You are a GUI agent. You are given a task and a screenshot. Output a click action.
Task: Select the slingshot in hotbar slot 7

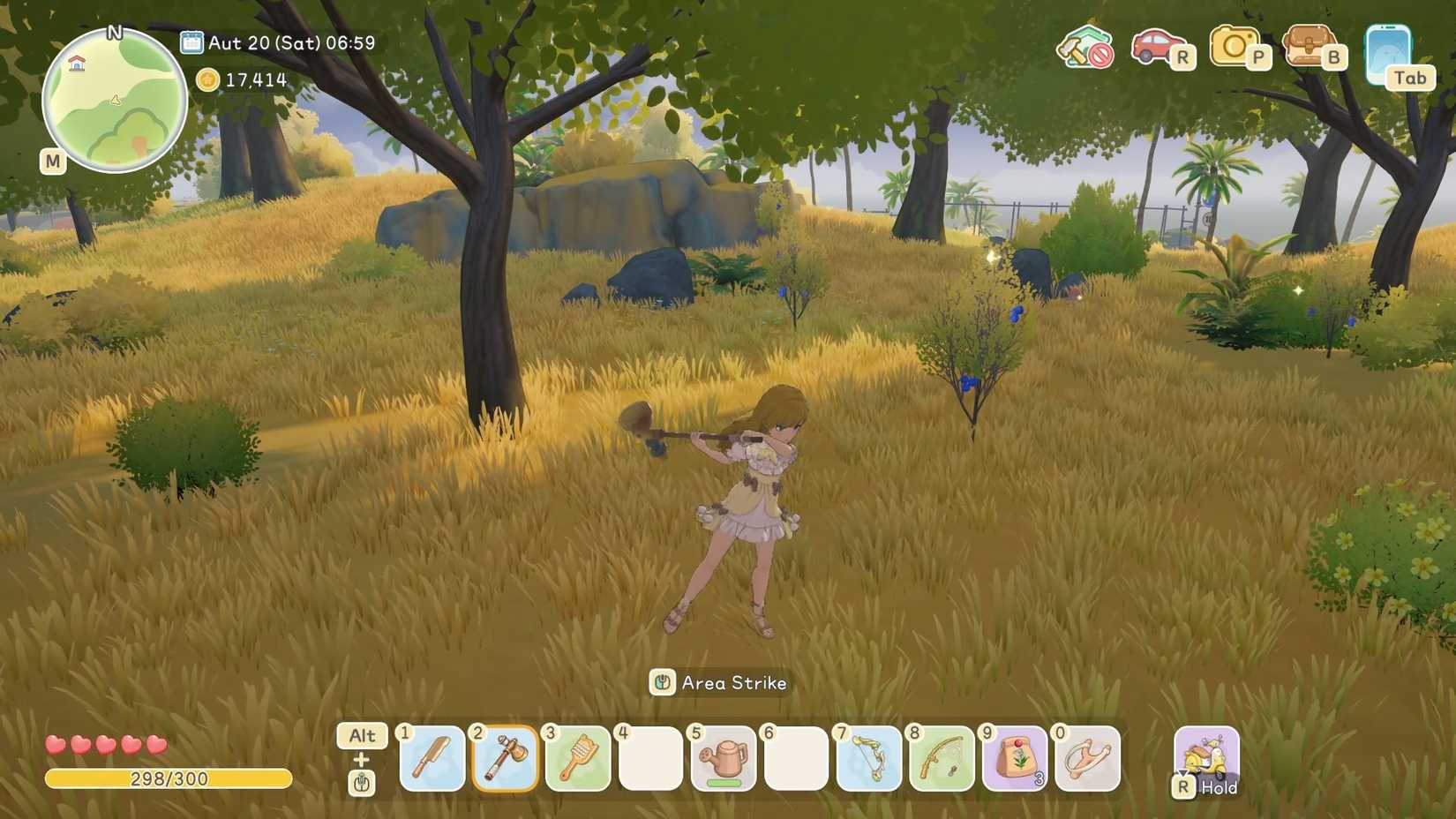[x=868, y=760]
